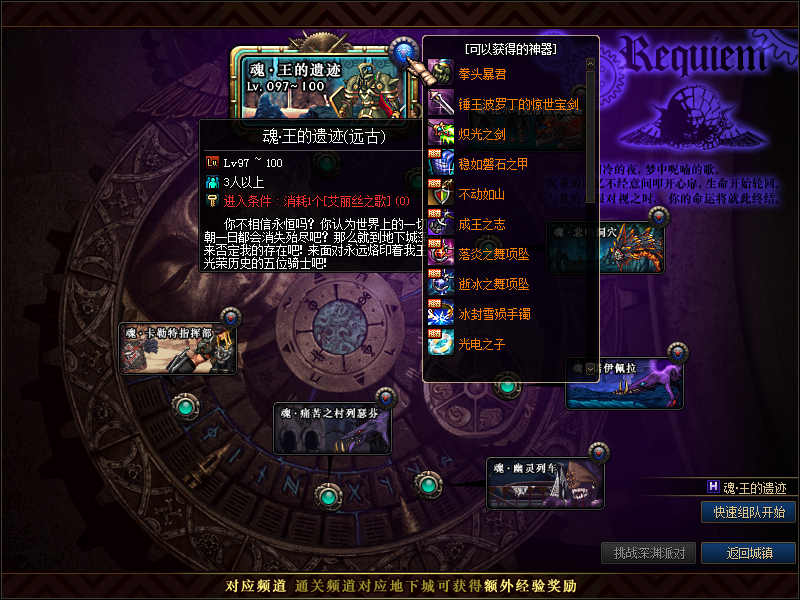Return to town with 返回城镇
Image resolution: width=800 pixels, height=600 pixels.
[x=748, y=553]
